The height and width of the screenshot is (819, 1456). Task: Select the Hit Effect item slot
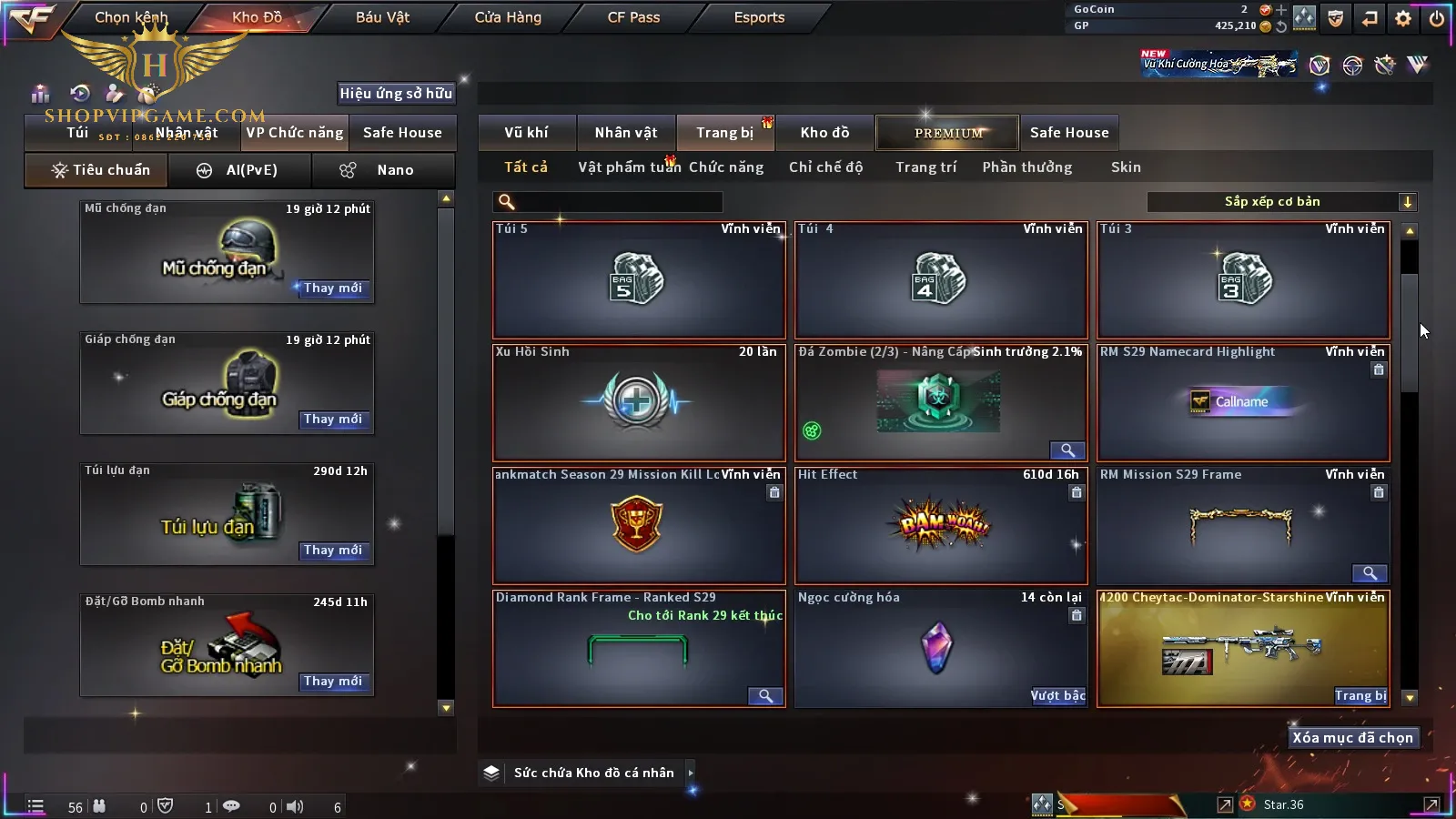pyautogui.click(x=941, y=525)
